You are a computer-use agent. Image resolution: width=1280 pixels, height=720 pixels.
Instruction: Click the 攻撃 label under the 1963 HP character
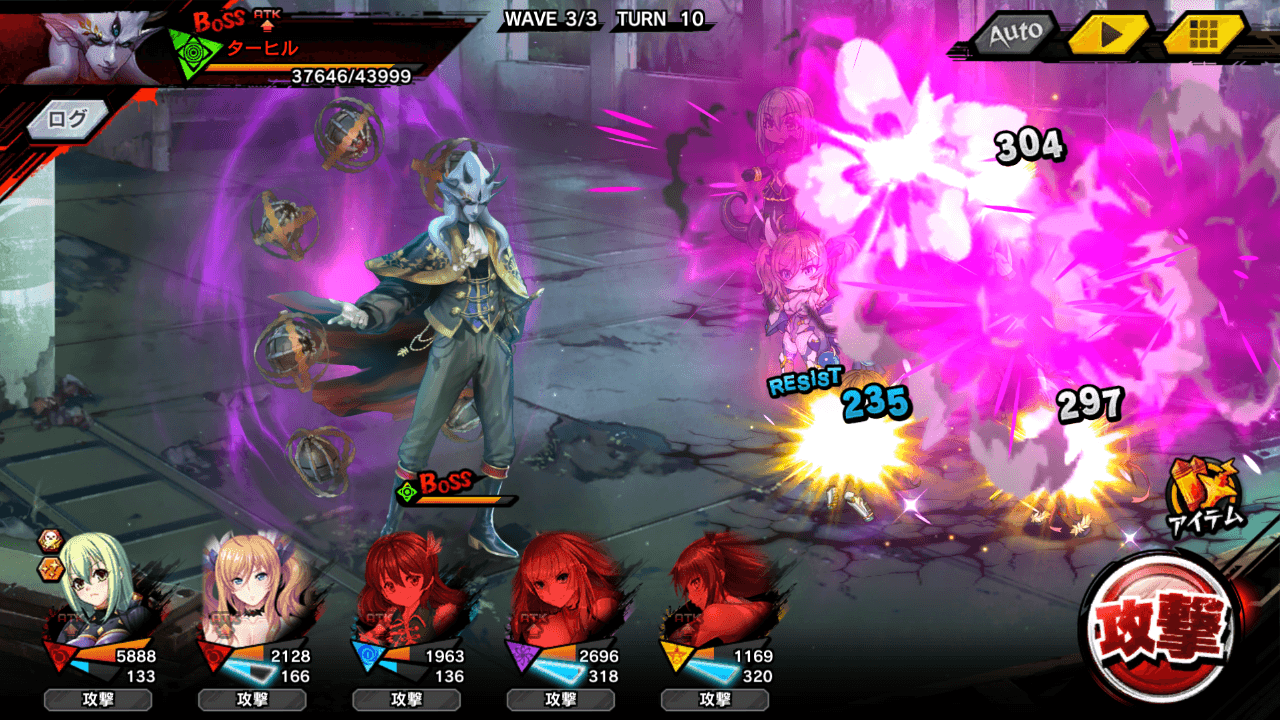pos(406,699)
